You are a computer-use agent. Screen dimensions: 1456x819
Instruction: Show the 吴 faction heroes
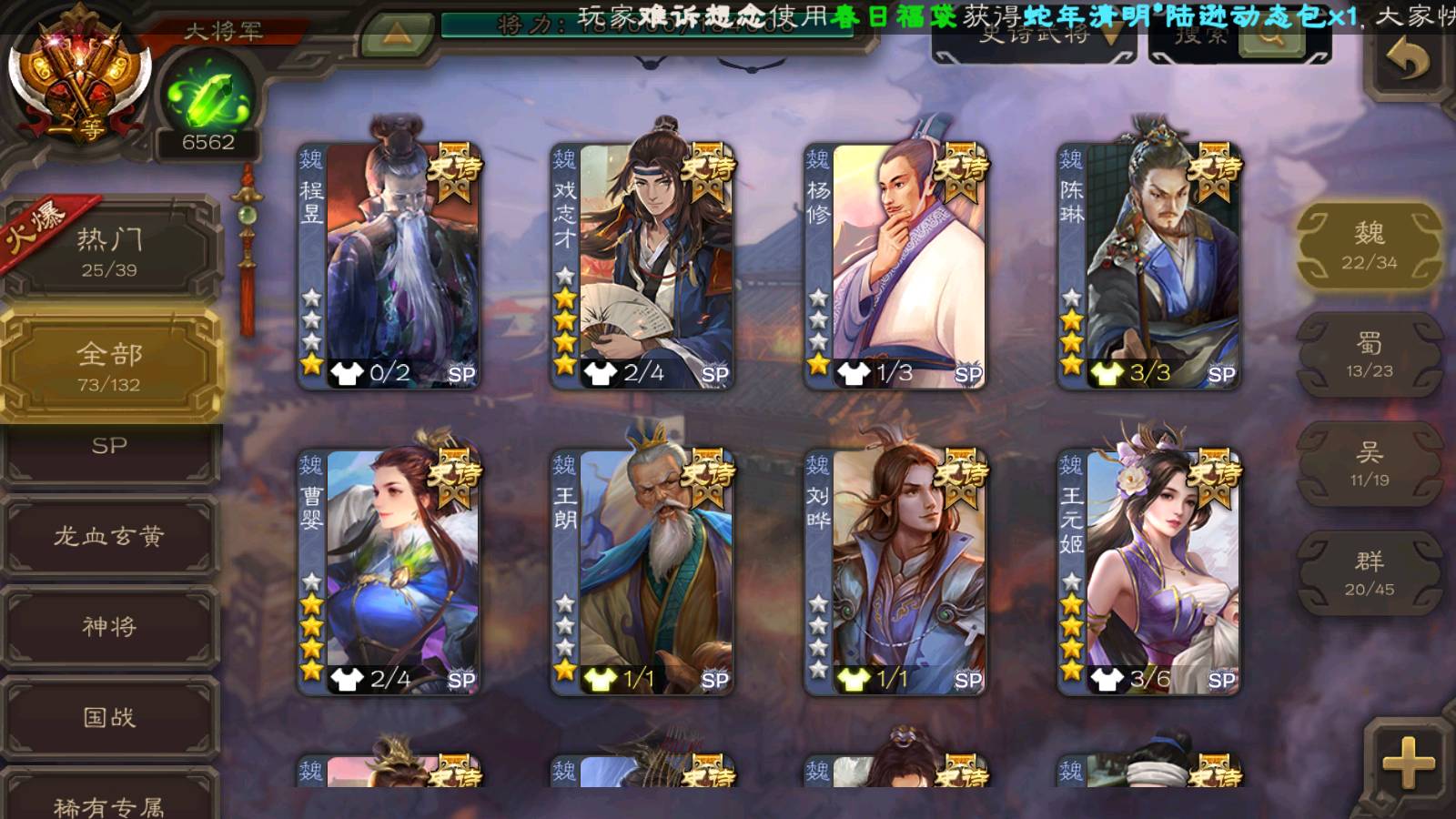point(1369,463)
